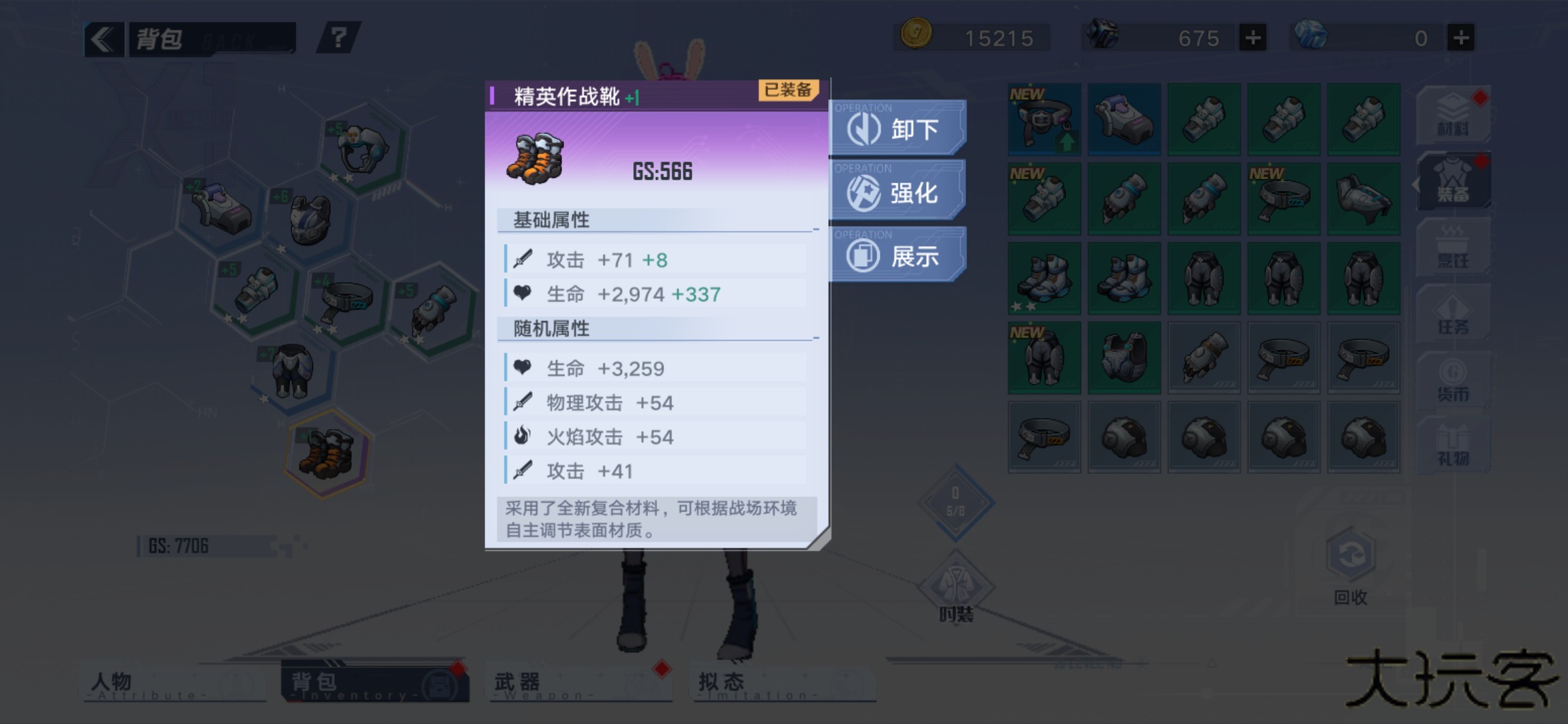Click the 回收 (Recycle) icon near bottom right

(1352, 556)
